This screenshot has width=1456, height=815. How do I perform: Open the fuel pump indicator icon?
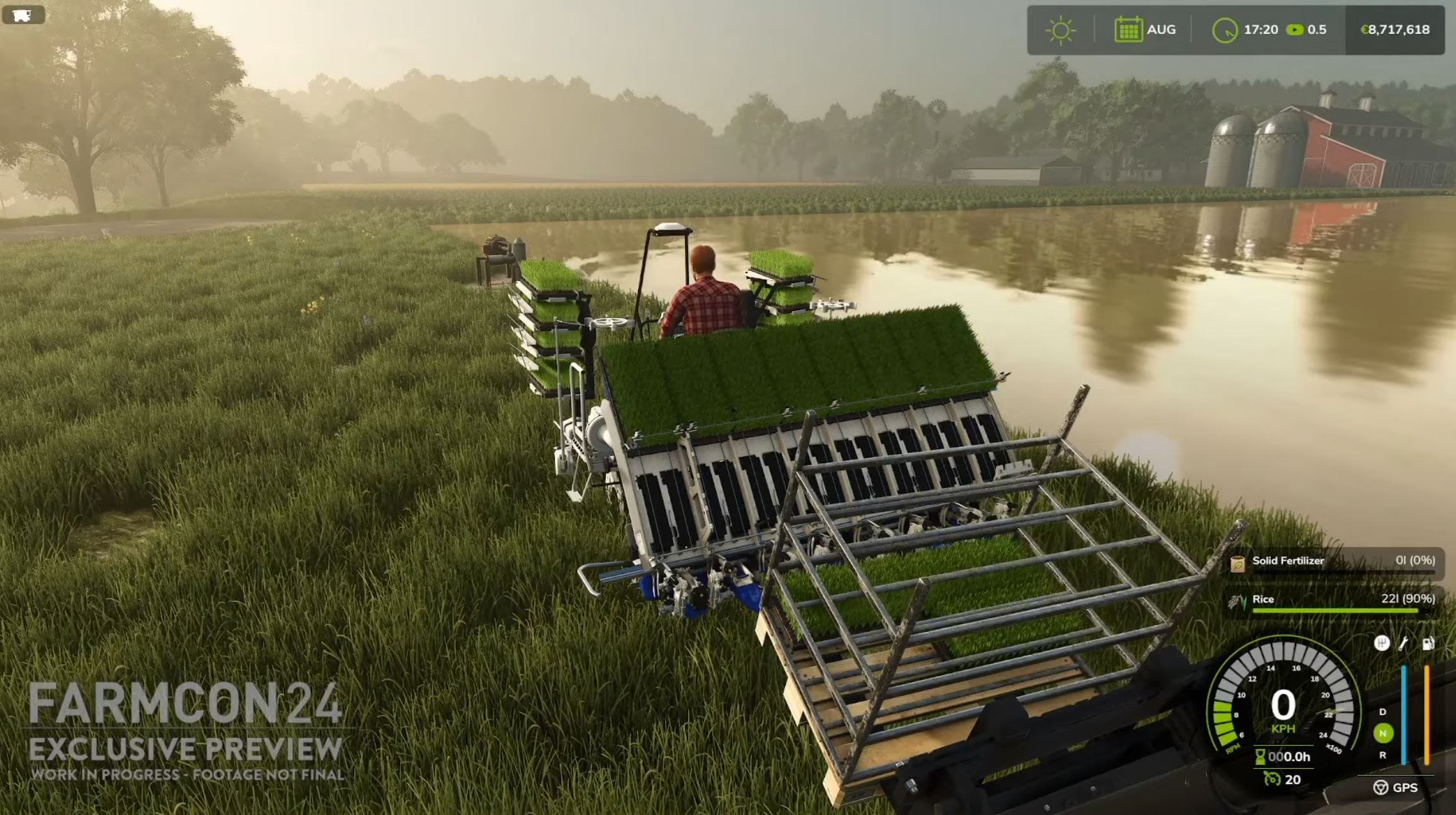click(1429, 645)
